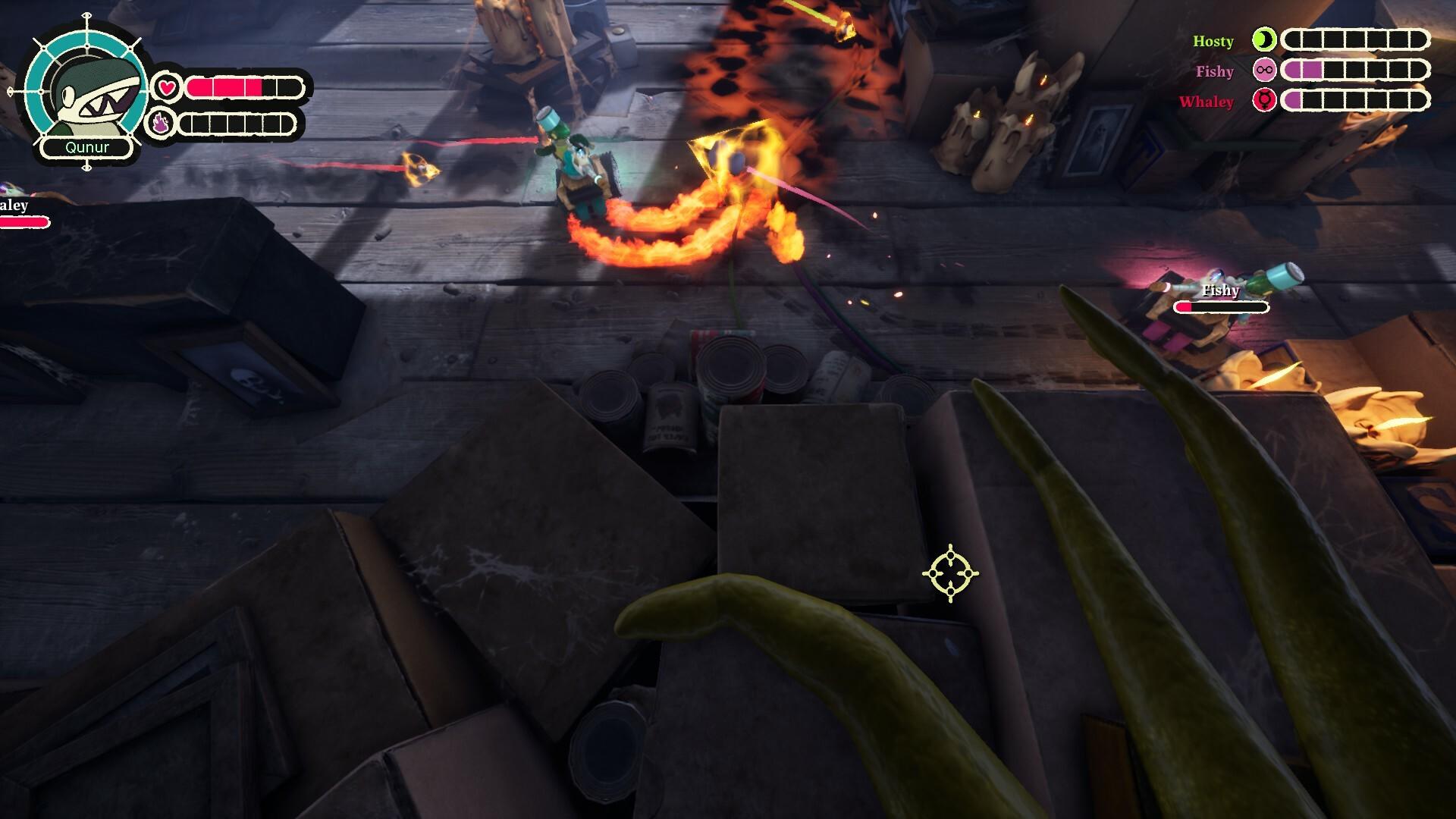1456x819 pixels.
Task: Click the yellow crosshair reticle
Action: 949,574
